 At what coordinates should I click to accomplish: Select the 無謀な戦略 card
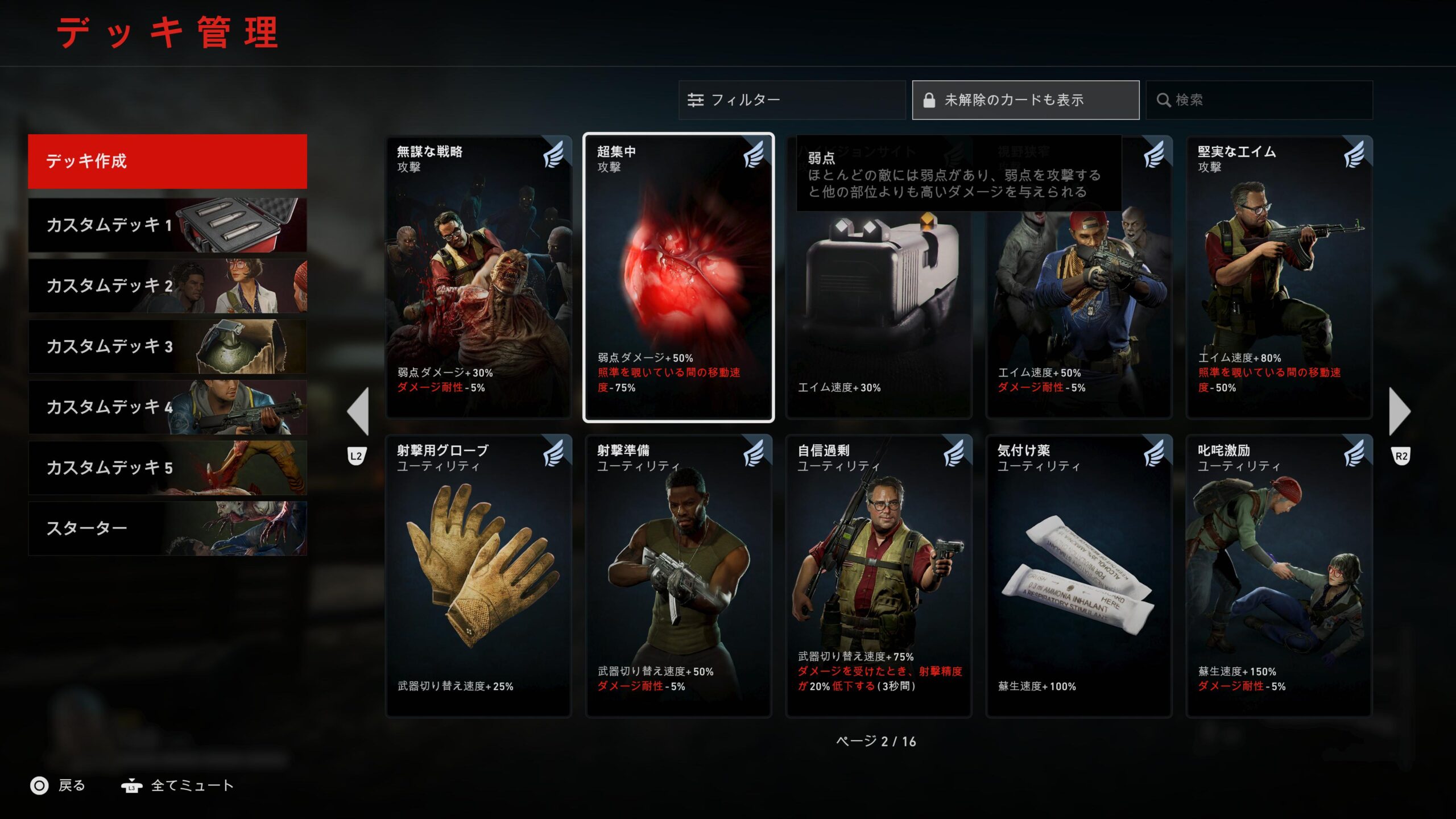pos(478,278)
